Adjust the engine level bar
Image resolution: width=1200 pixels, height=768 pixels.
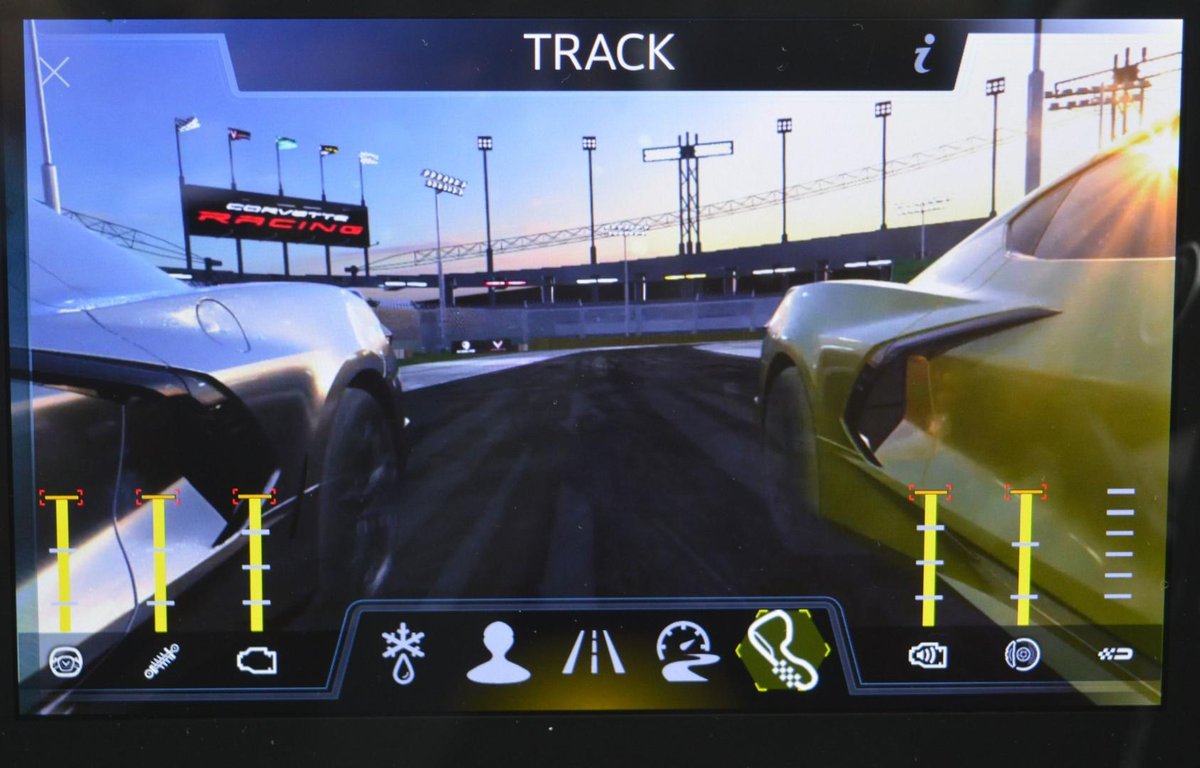click(x=256, y=562)
